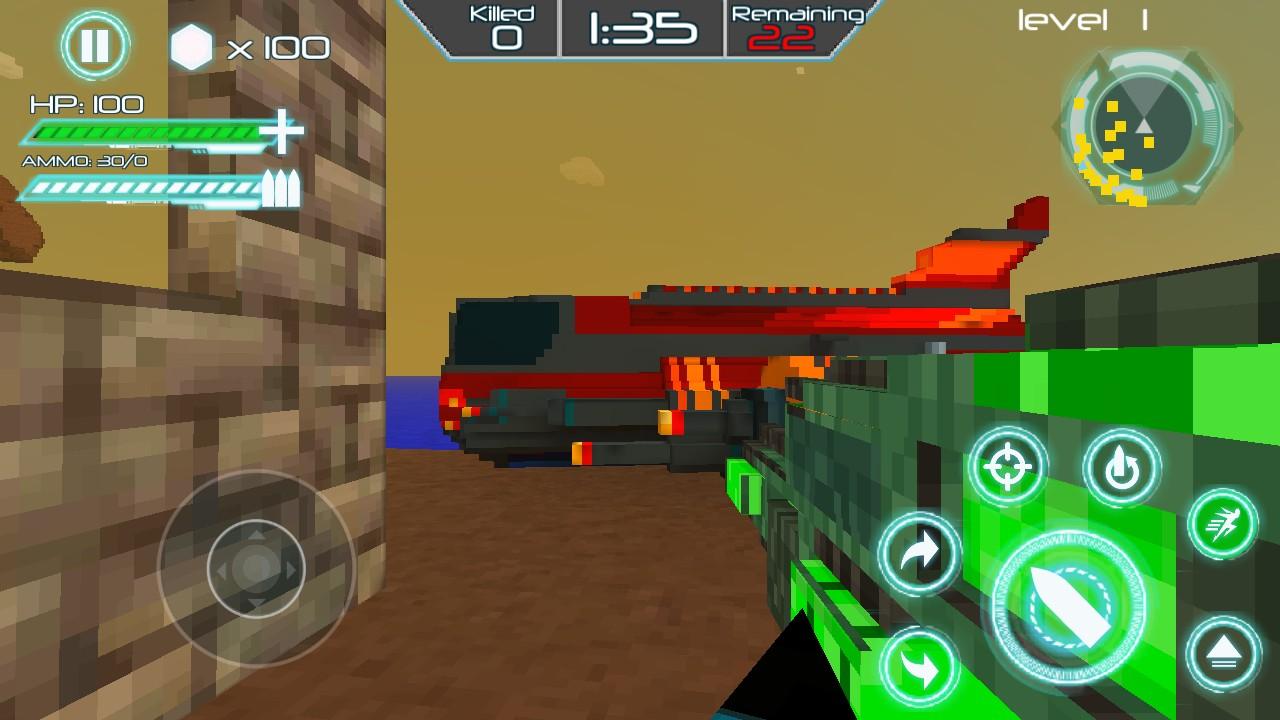Screen dimensions: 1280x720
Task: Tap the hexagon currency icon
Action: [193, 45]
